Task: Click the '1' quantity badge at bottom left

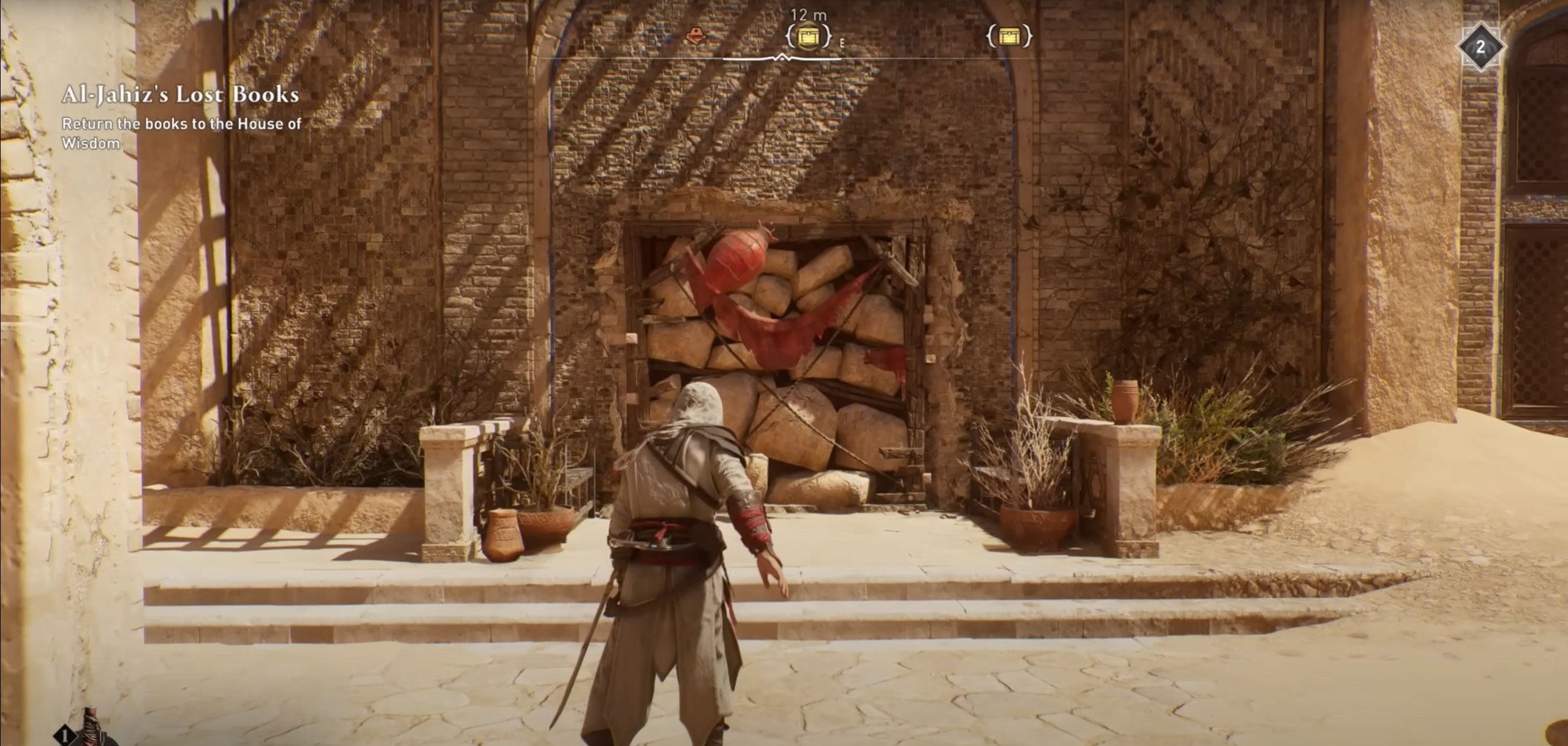Action: pos(65,736)
